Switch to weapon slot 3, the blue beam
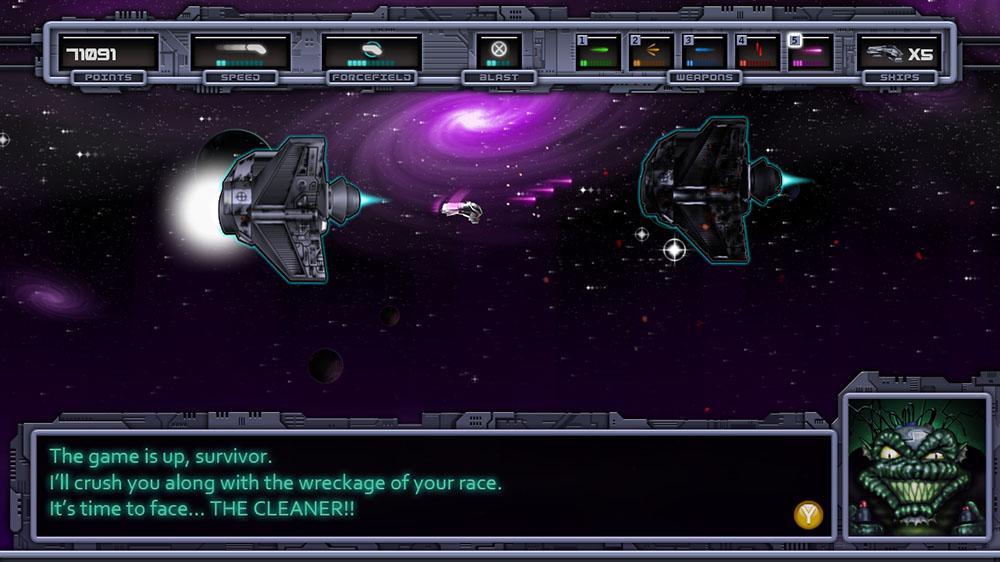Image resolution: width=1000 pixels, height=562 pixels. pyautogui.click(x=704, y=51)
